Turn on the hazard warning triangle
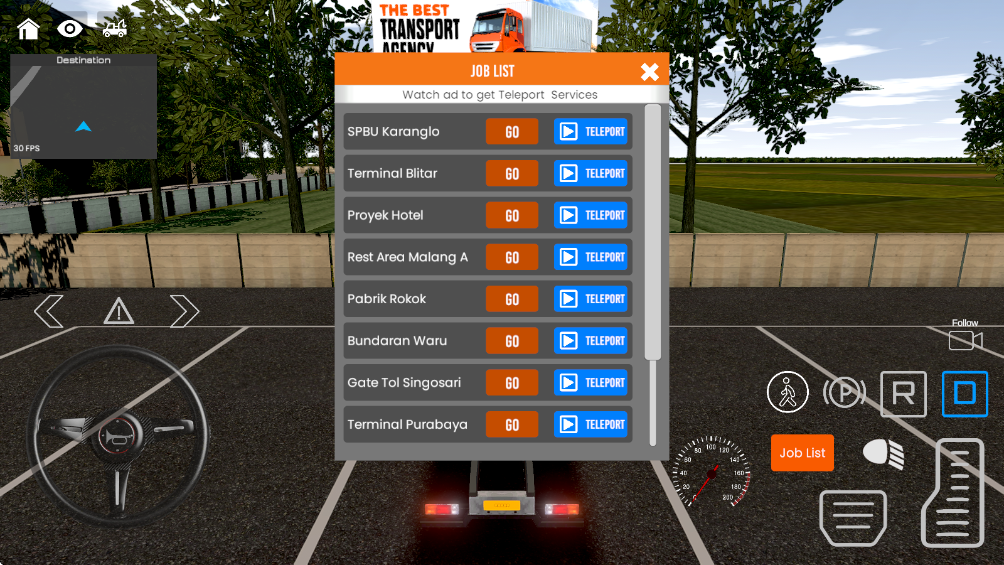 (x=118, y=312)
